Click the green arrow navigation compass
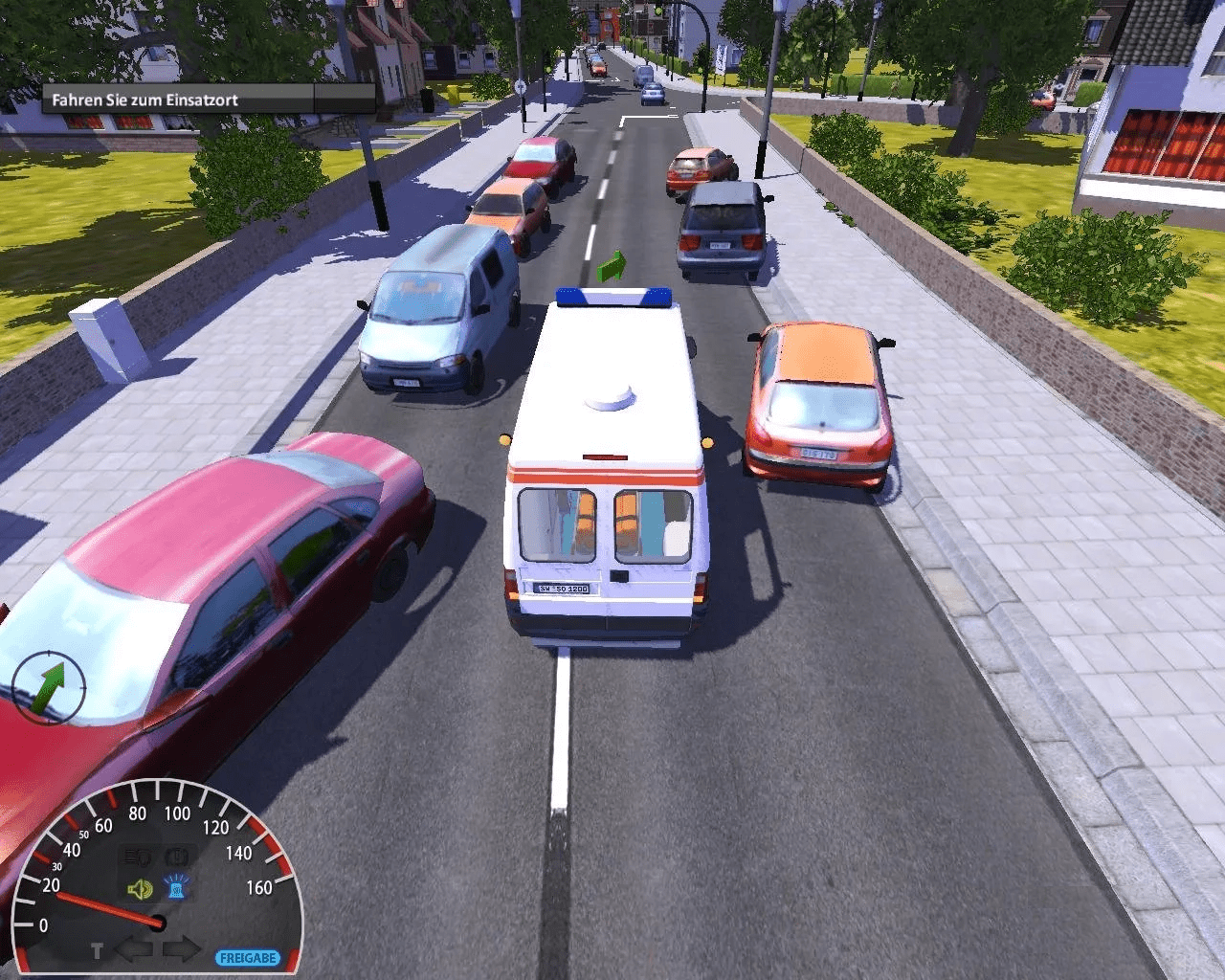The height and width of the screenshot is (980, 1225). [x=49, y=687]
